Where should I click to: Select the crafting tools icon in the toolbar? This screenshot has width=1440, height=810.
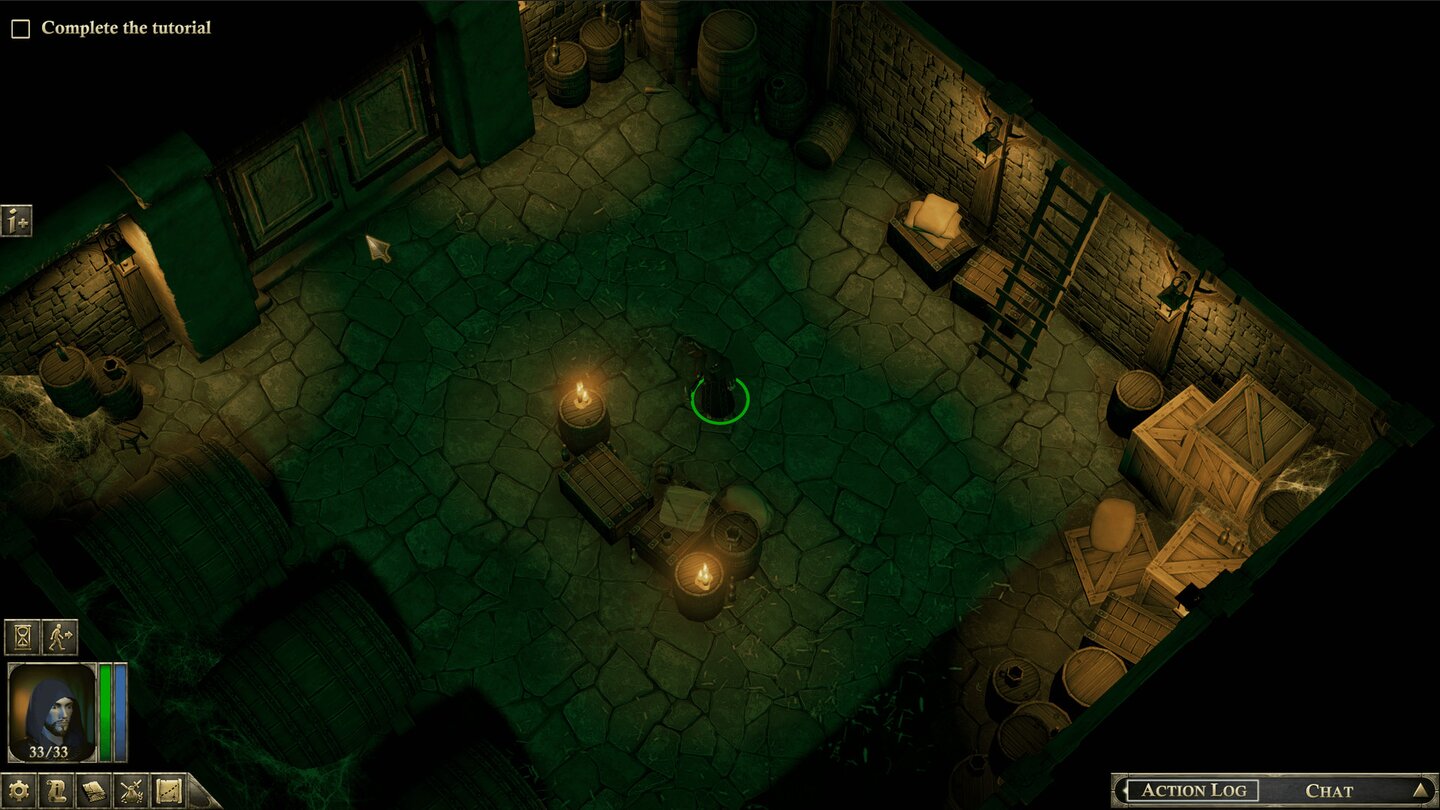tap(131, 791)
